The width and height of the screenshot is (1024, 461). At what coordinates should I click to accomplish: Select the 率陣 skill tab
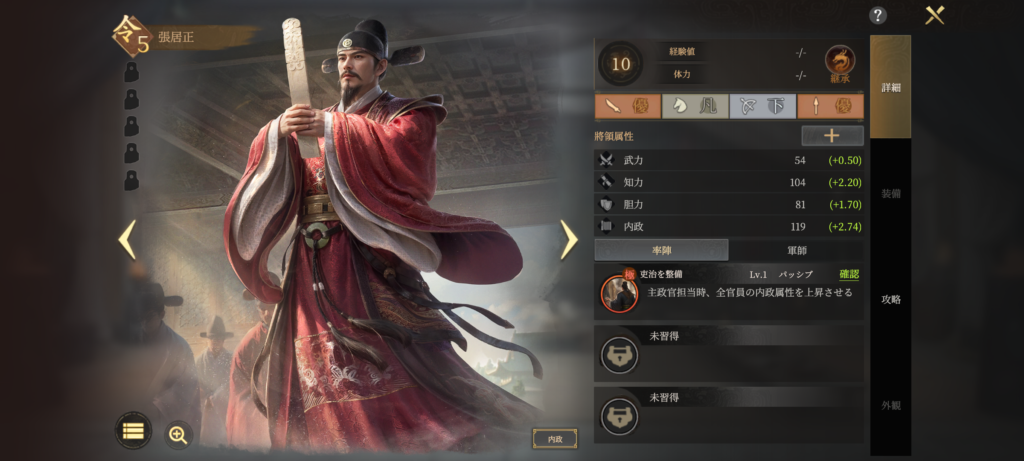click(x=661, y=250)
